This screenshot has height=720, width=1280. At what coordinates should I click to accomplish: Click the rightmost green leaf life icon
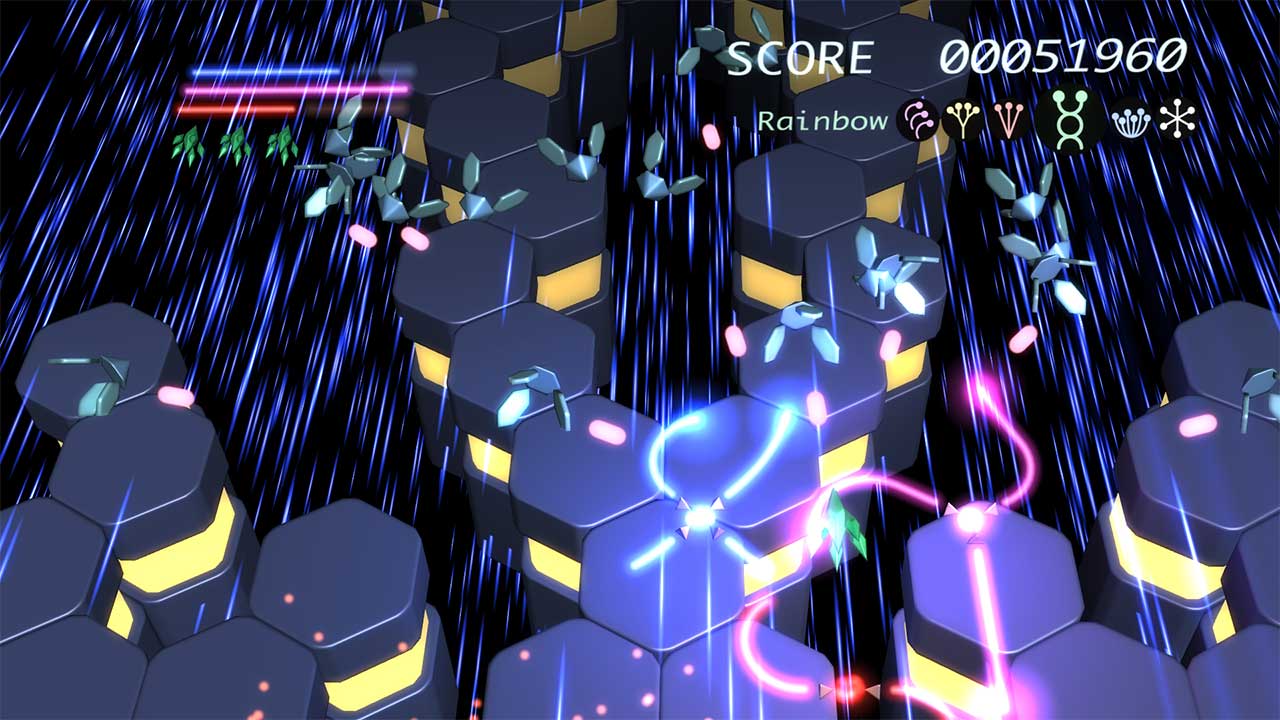coord(285,142)
